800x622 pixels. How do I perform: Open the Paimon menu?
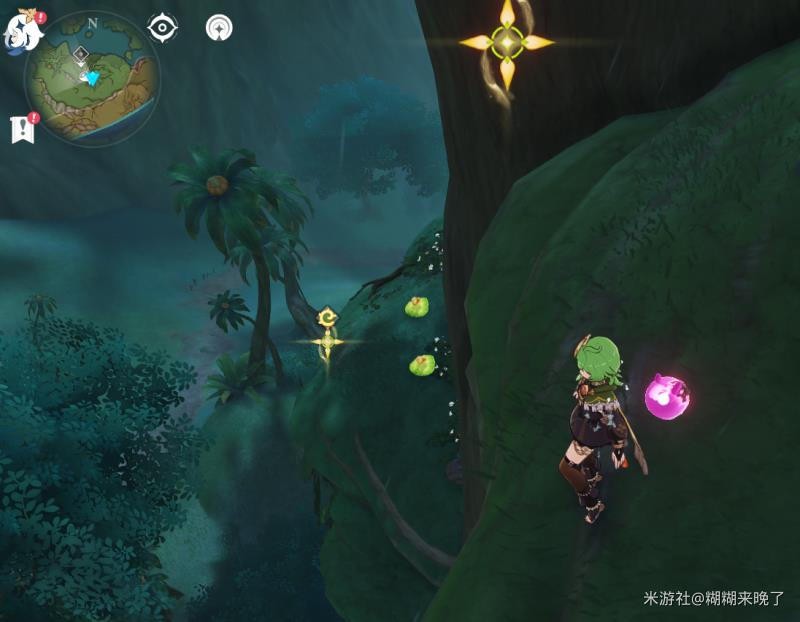[x=23, y=32]
